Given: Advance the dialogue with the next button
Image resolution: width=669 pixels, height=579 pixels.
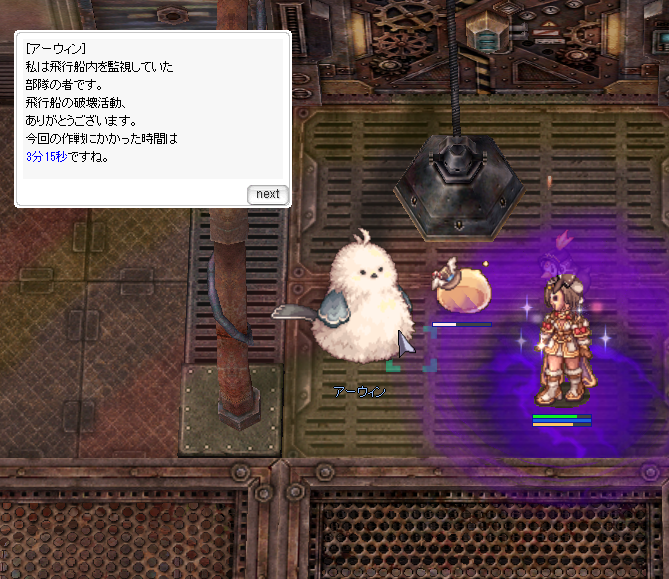Looking at the screenshot, I should click(267, 194).
